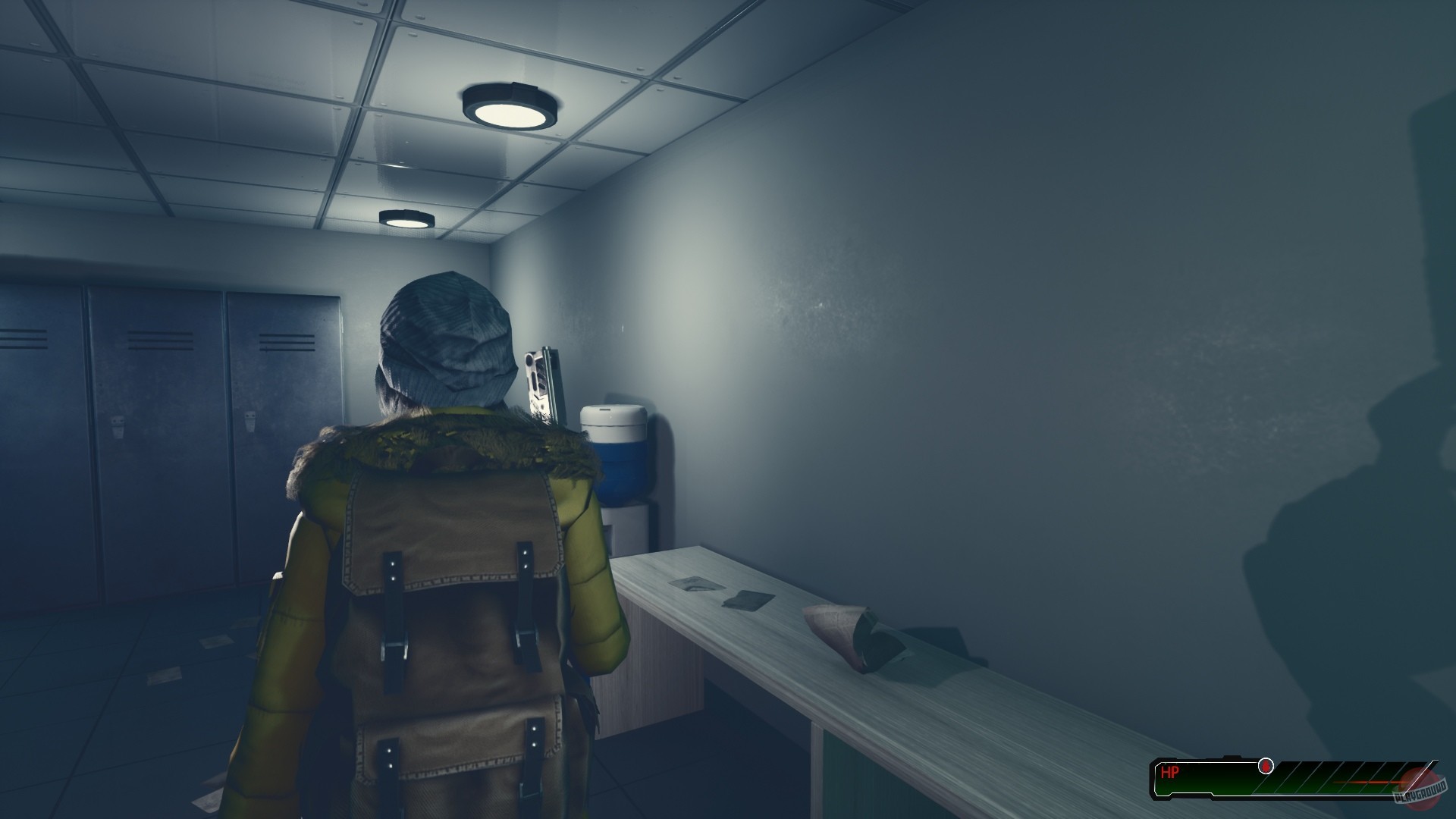Click the red blood droplet icon on the HP bar
The height and width of the screenshot is (819, 1456).
[x=1265, y=765]
